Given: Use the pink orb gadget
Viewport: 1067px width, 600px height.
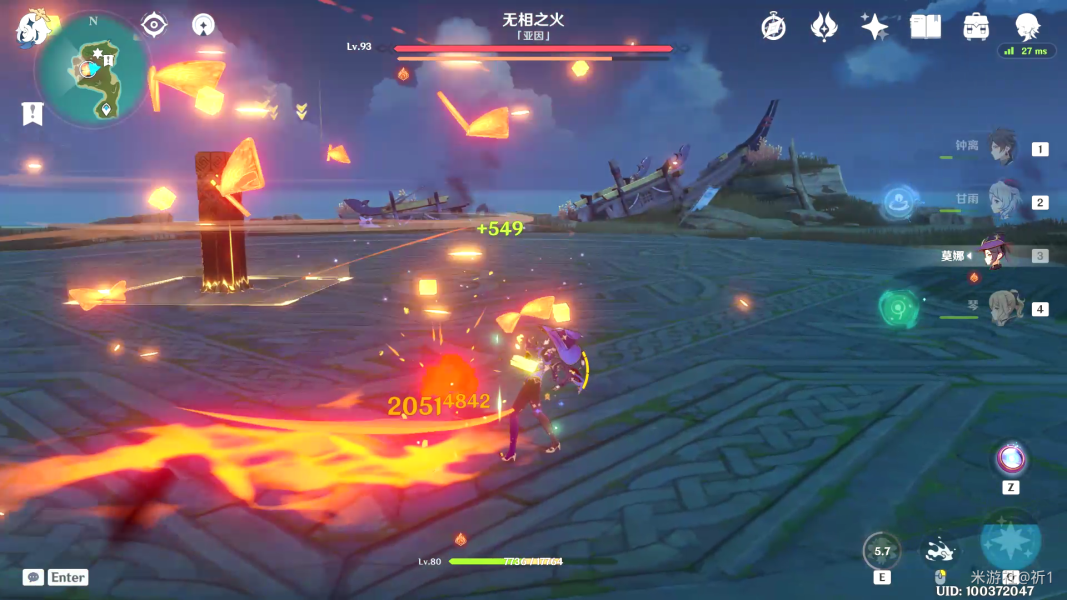Looking at the screenshot, I should (1011, 459).
